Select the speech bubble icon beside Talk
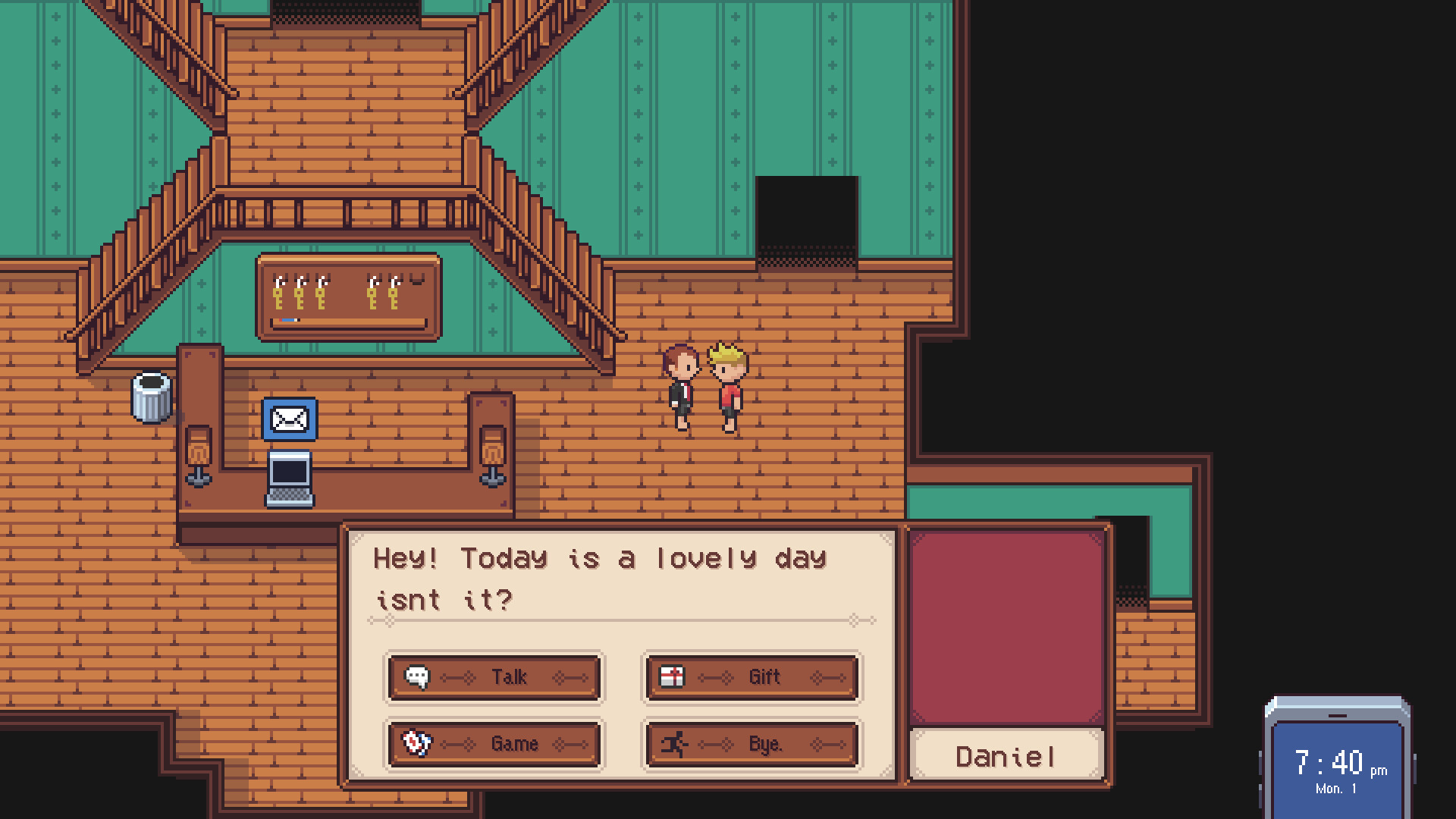This screenshot has height=819, width=1456. (x=418, y=677)
